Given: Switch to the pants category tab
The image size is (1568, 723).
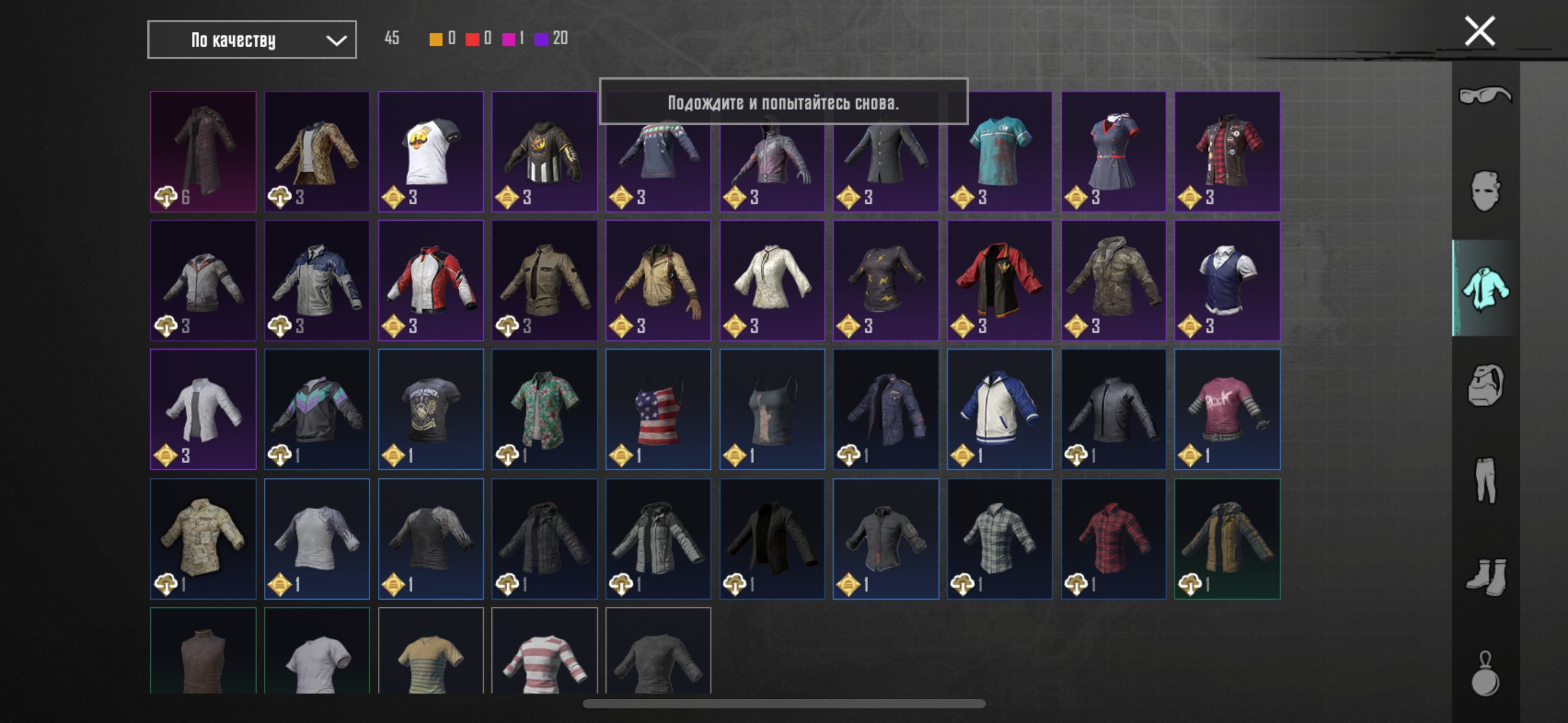Looking at the screenshot, I should point(1485,480).
